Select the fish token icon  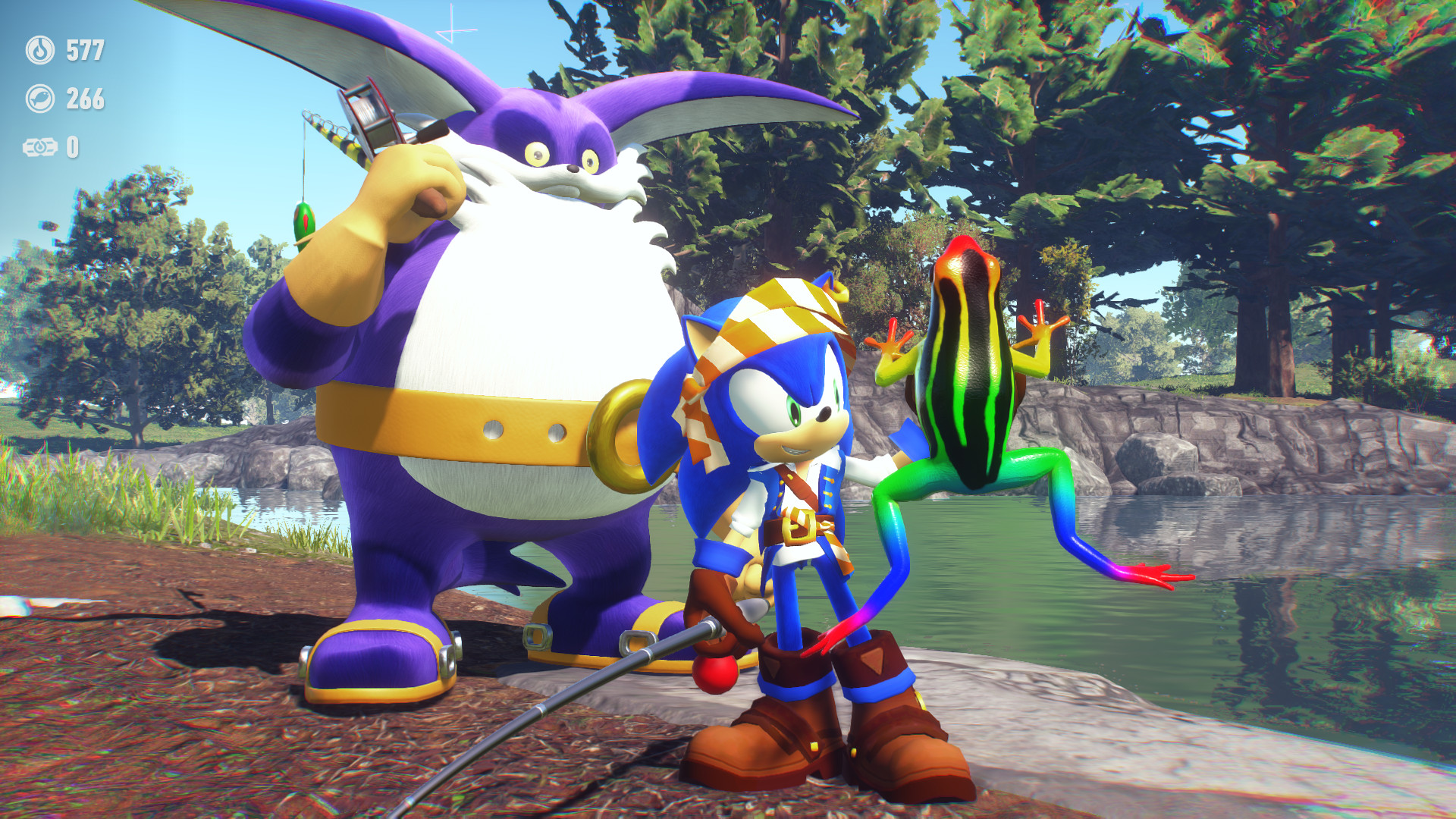pos(41,97)
